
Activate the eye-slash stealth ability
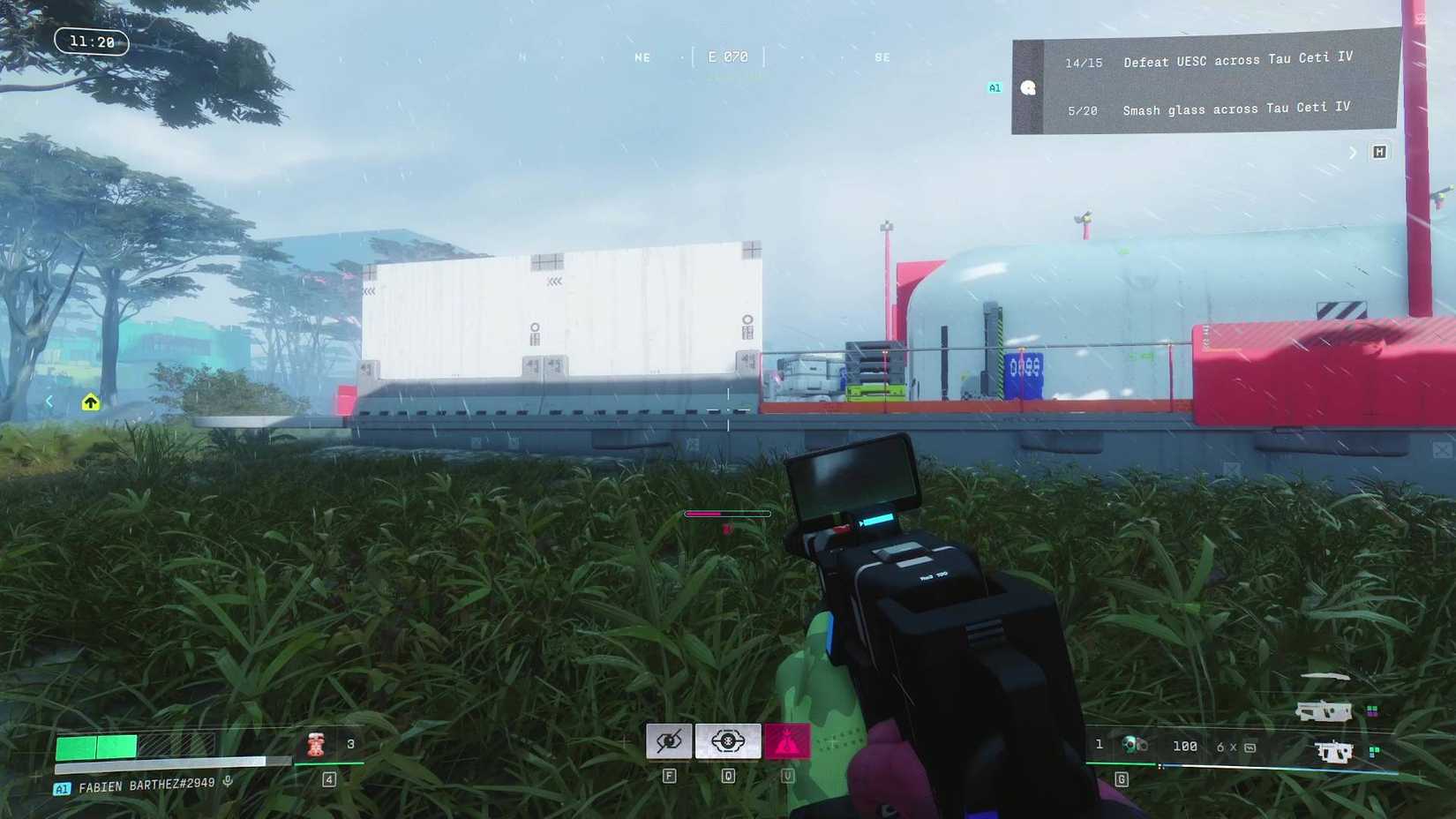click(x=669, y=740)
